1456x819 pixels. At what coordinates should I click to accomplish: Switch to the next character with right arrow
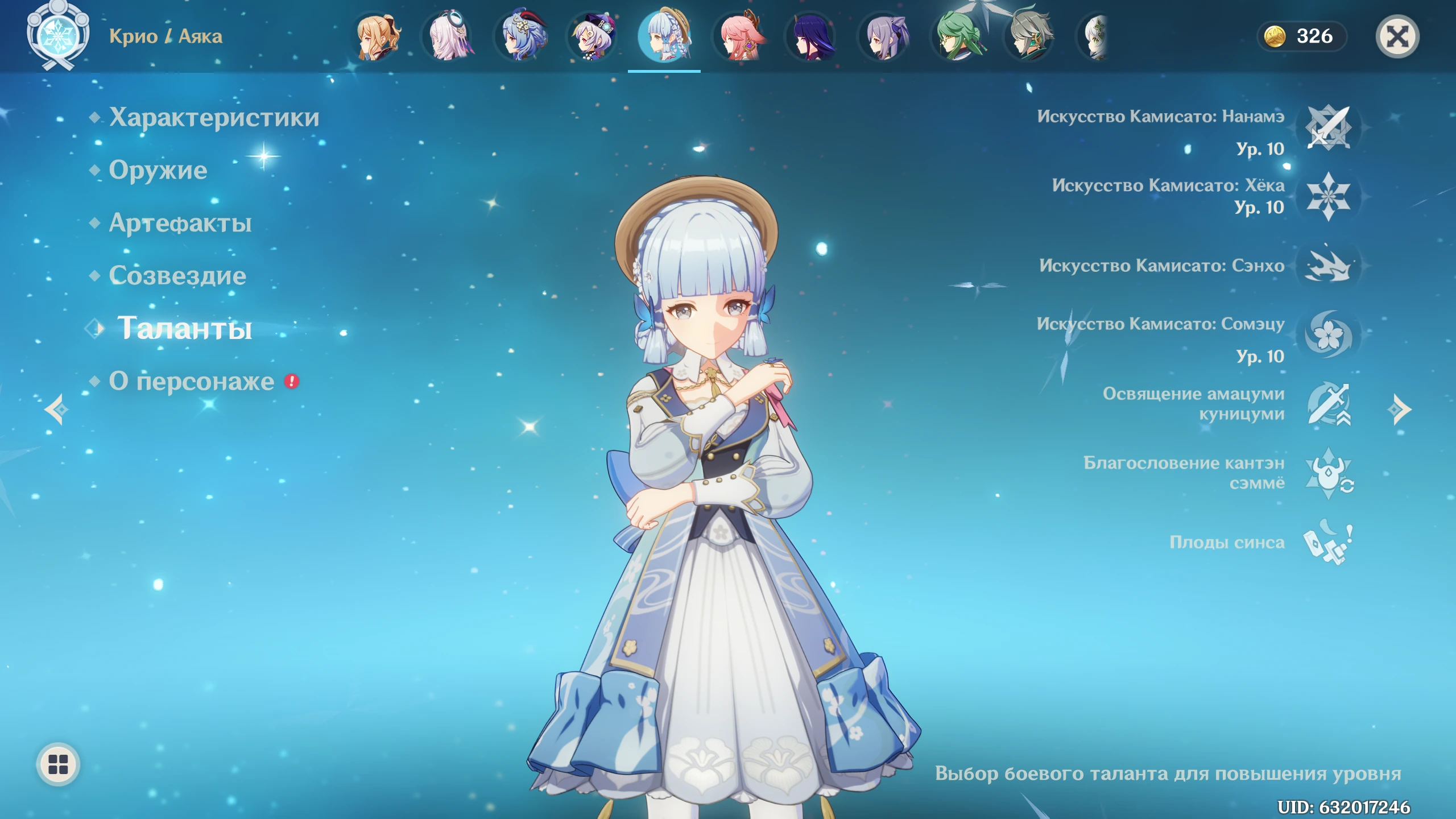[1399, 409]
